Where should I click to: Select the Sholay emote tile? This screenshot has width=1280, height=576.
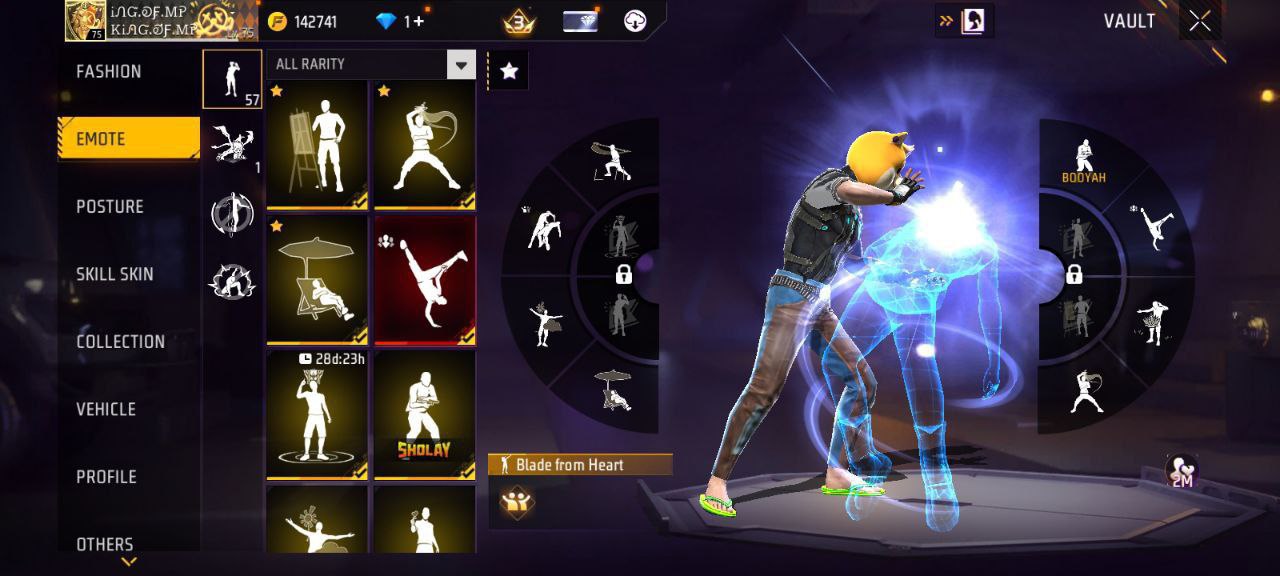tap(425, 415)
